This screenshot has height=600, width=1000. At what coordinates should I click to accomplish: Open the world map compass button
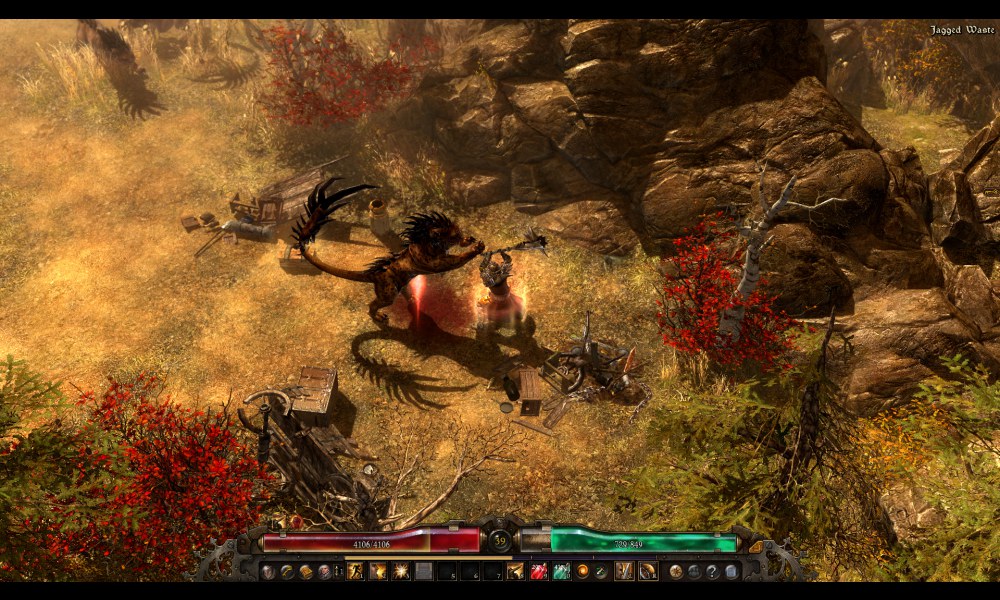676,571
